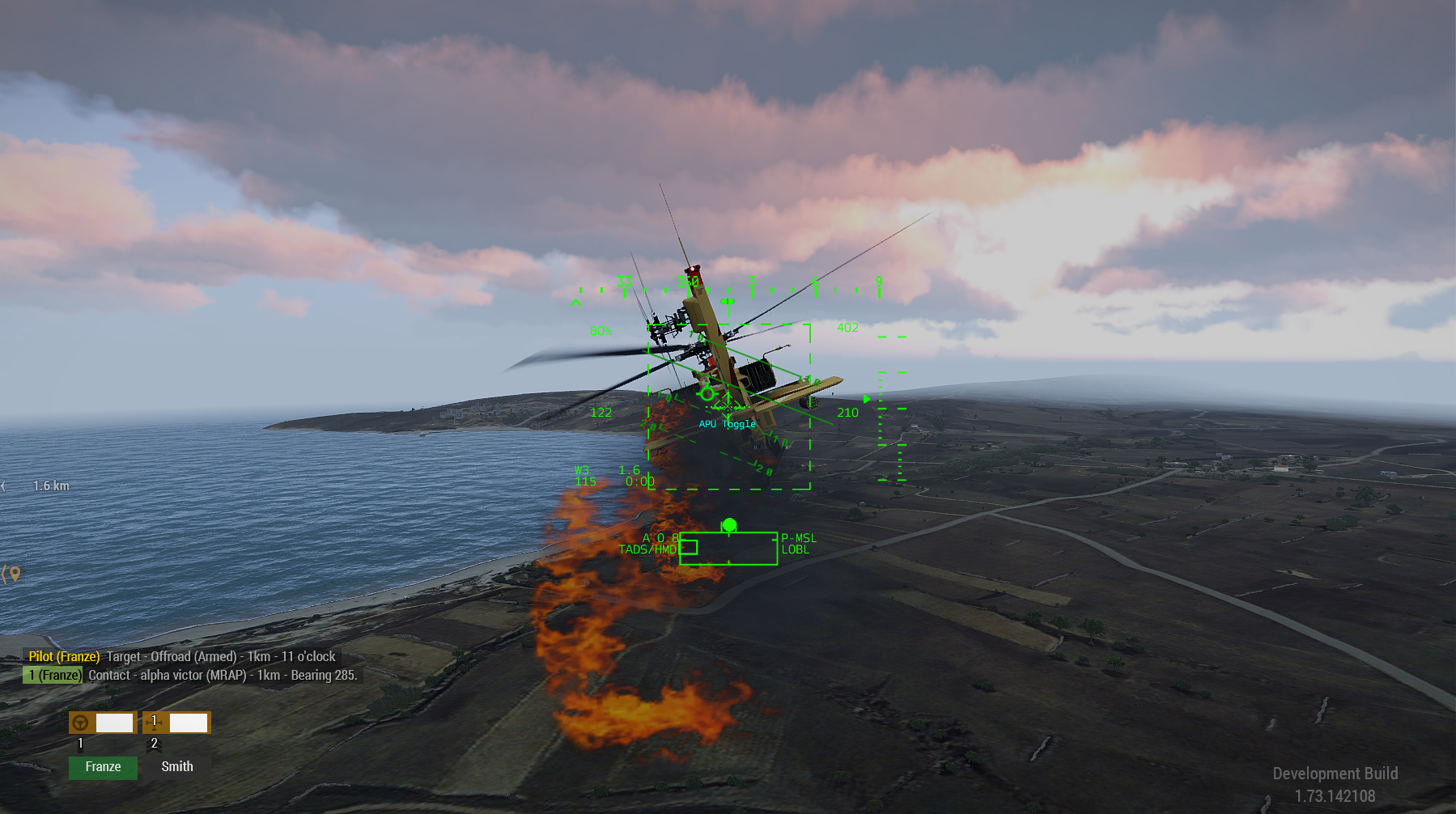Click the Development Build version text
This screenshot has height=814, width=1456.
1335,773
